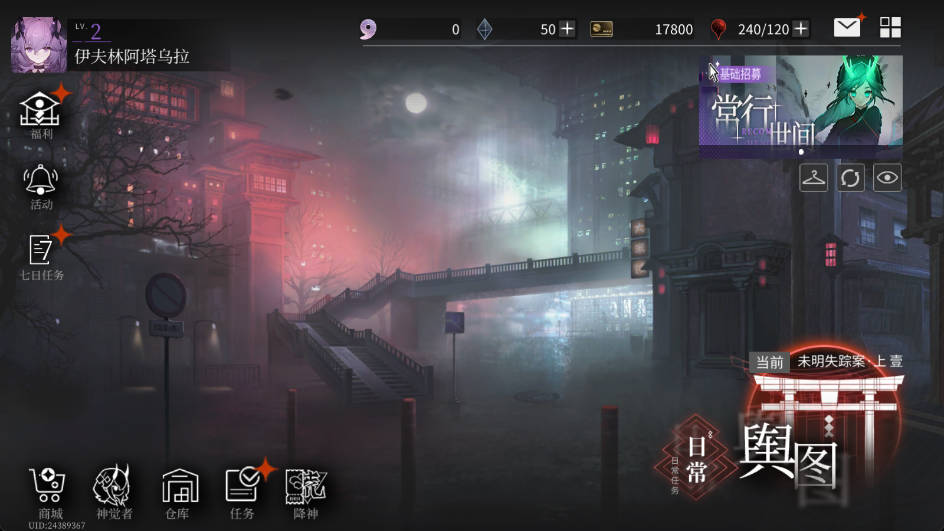Open the four-square grid menu
944x531 pixels.
890,28
